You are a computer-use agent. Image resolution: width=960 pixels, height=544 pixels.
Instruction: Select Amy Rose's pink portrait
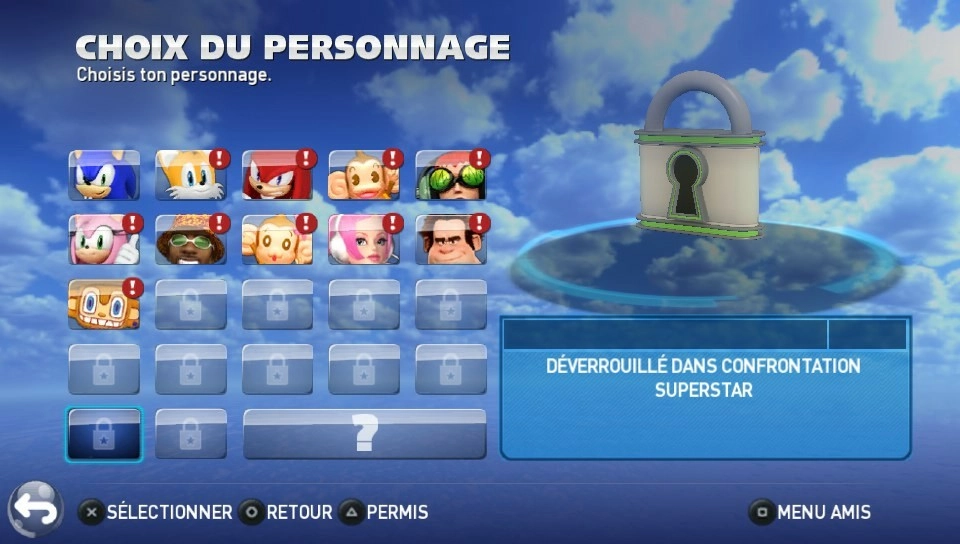tap(104, 240)
